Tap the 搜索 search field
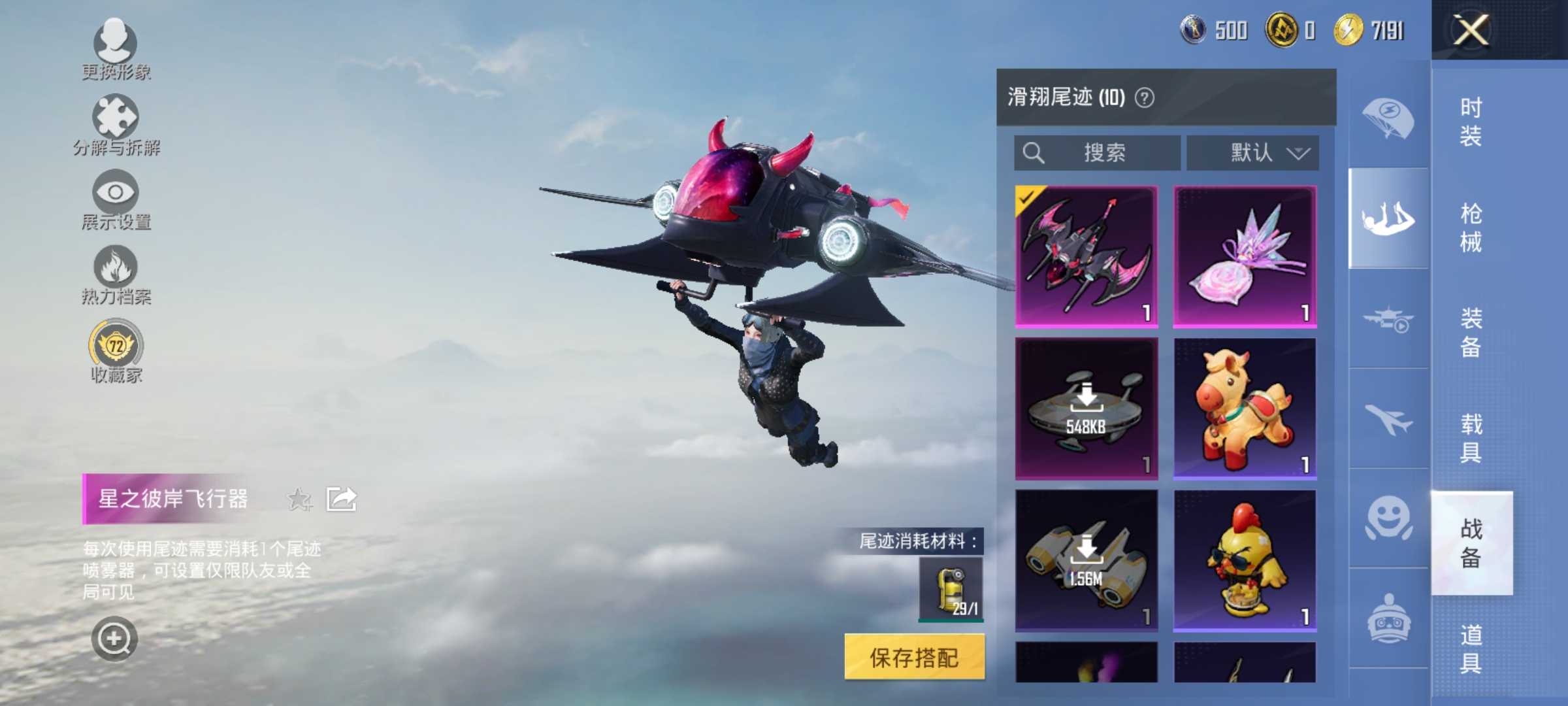Screen dimensions: 1568x706 point(1098,152)
